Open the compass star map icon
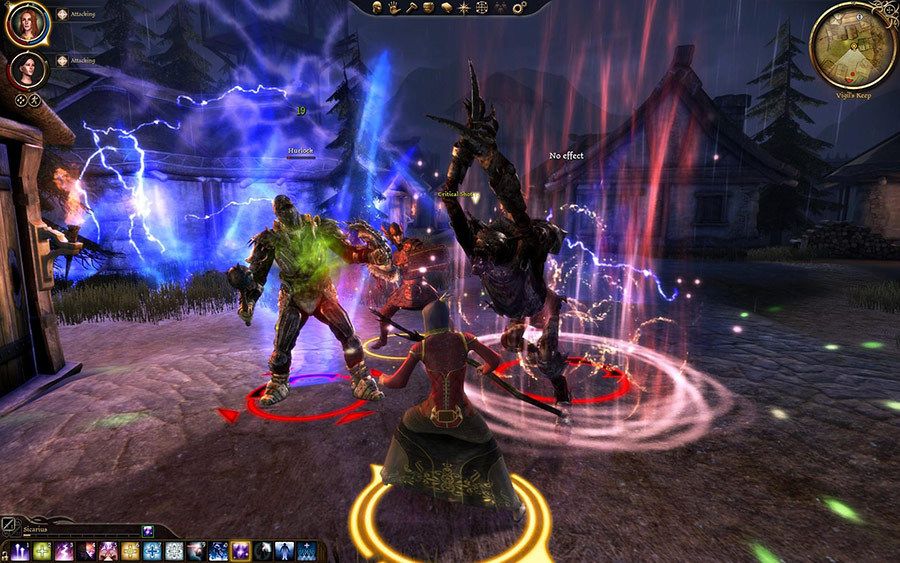Image resolution: width=900 pixels, height=563 pixels. (x=462, y=7)
